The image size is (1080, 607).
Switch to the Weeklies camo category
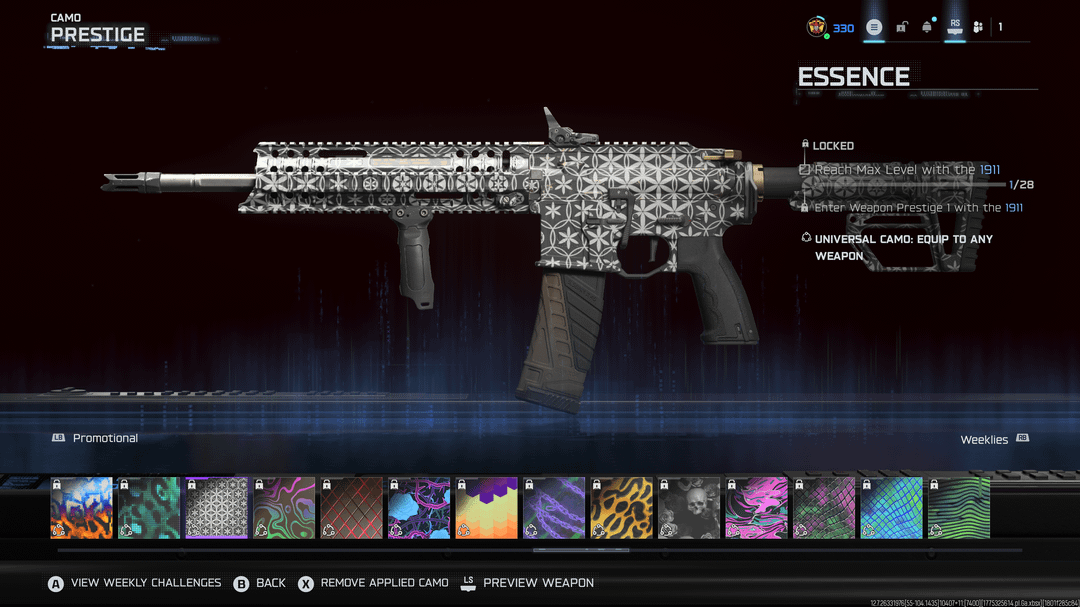click(985, 440)
